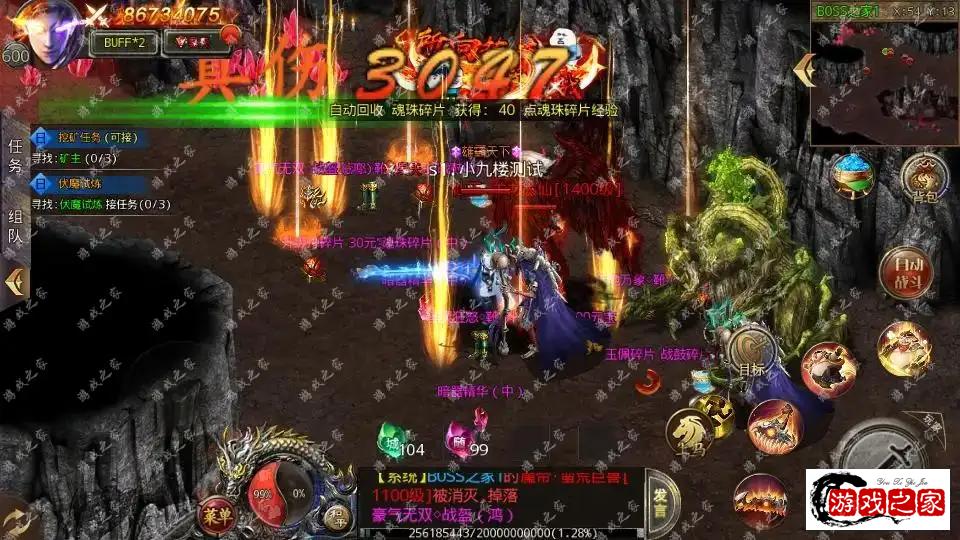Activate the flame wall skill icon
Viewport: 960px width, 540px height.
coord(760,497)
